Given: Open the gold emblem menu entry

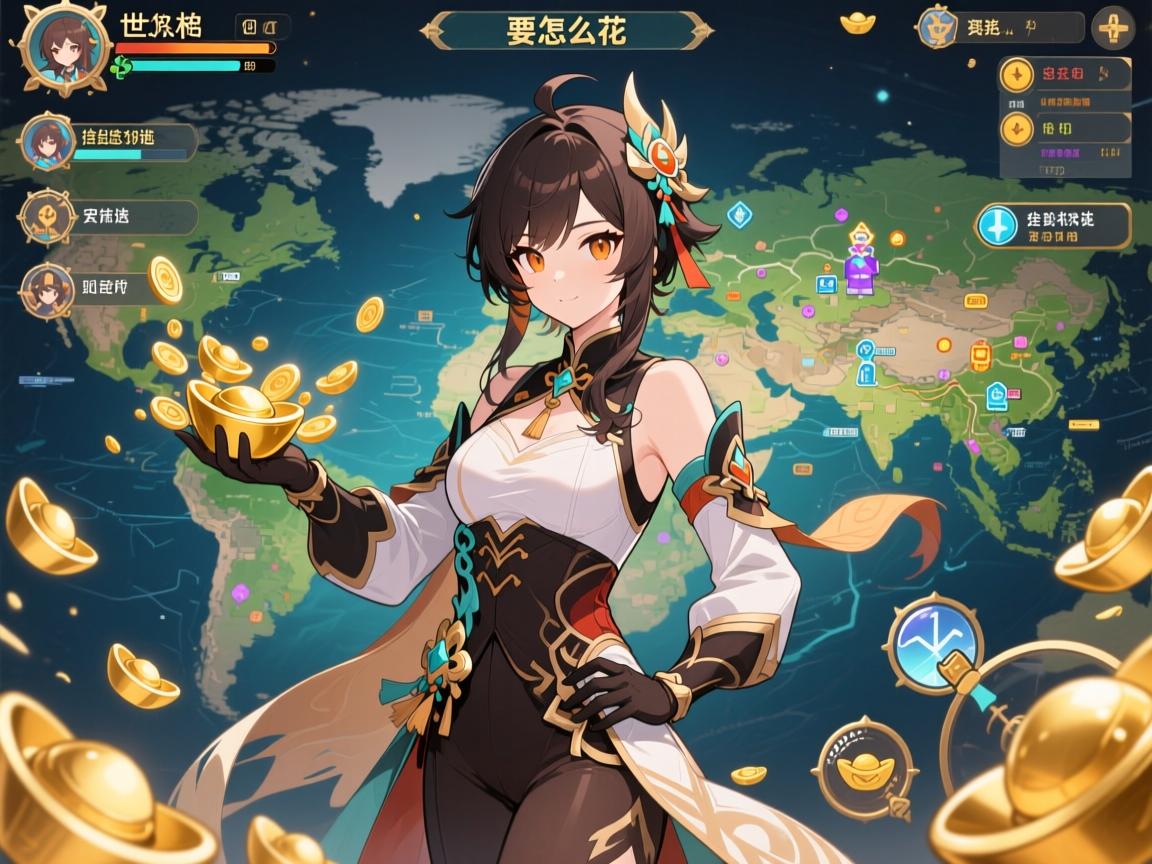Looking at the screenshot, I should pyautogui.click(x=108, y=216).
